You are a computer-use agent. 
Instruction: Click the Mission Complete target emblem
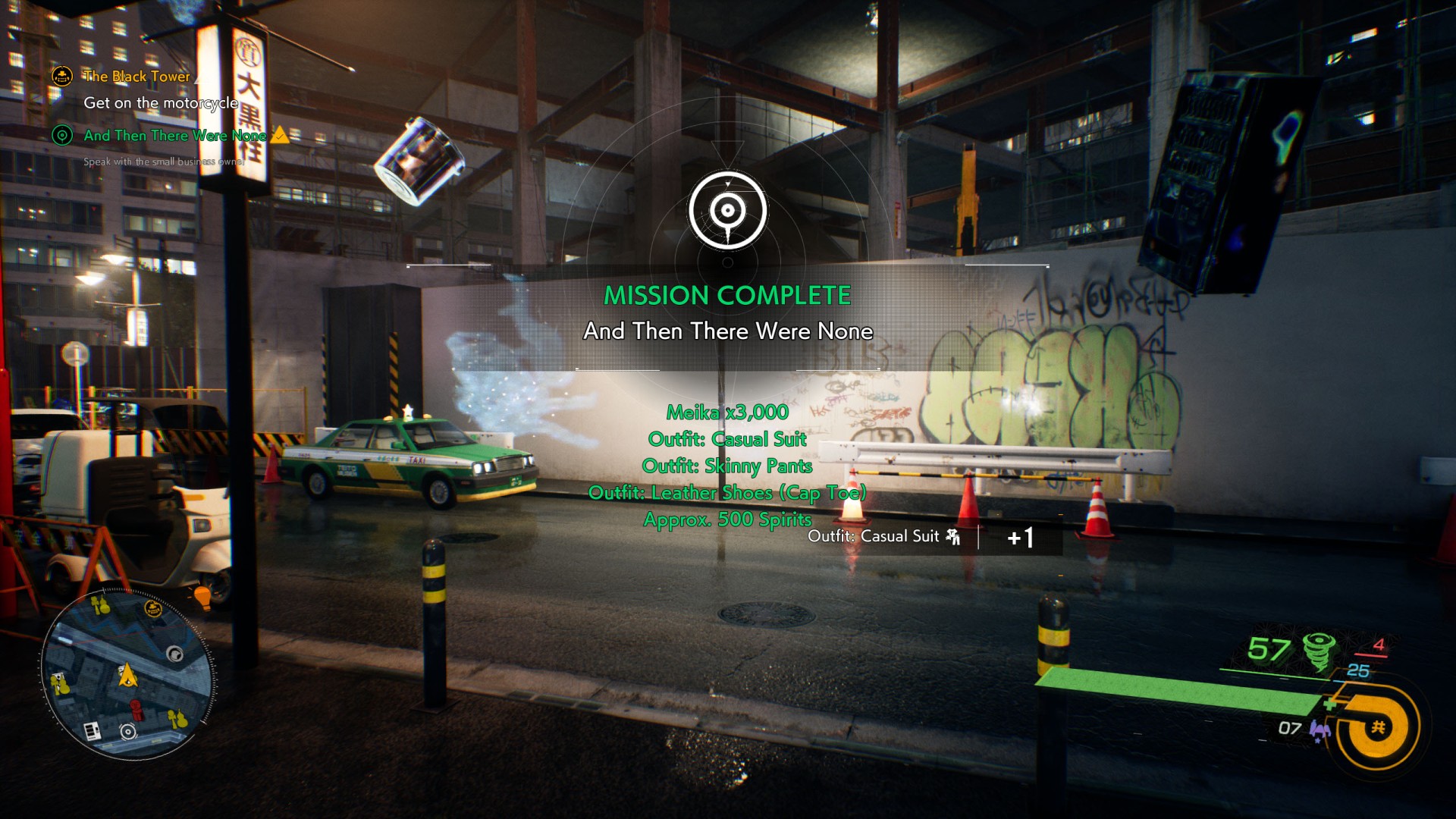click(x=727, y=211)
